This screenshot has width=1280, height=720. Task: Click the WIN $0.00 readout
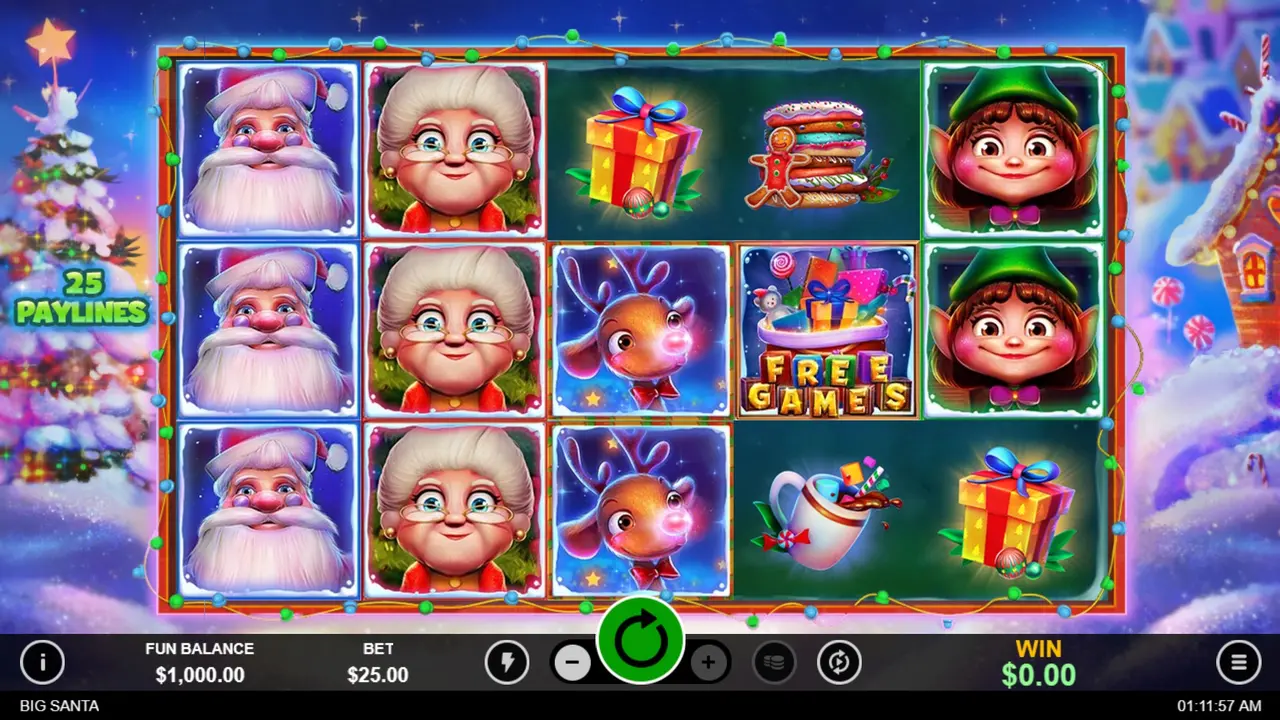coord(1038,662)
